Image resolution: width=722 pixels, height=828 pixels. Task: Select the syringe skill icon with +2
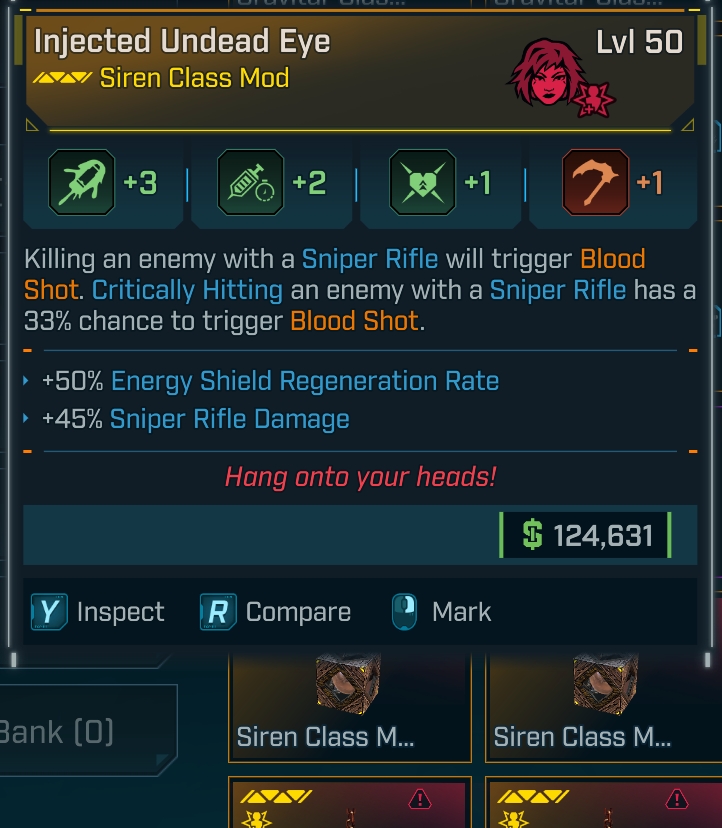250,182
